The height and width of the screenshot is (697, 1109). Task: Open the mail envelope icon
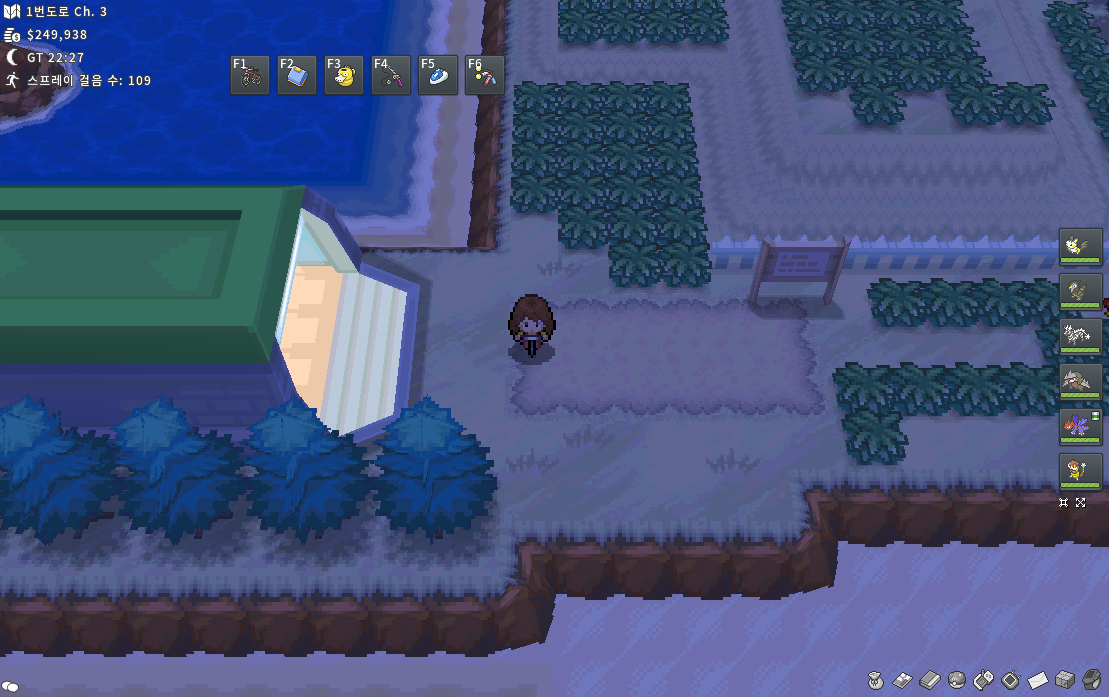tap(1038, 681)
